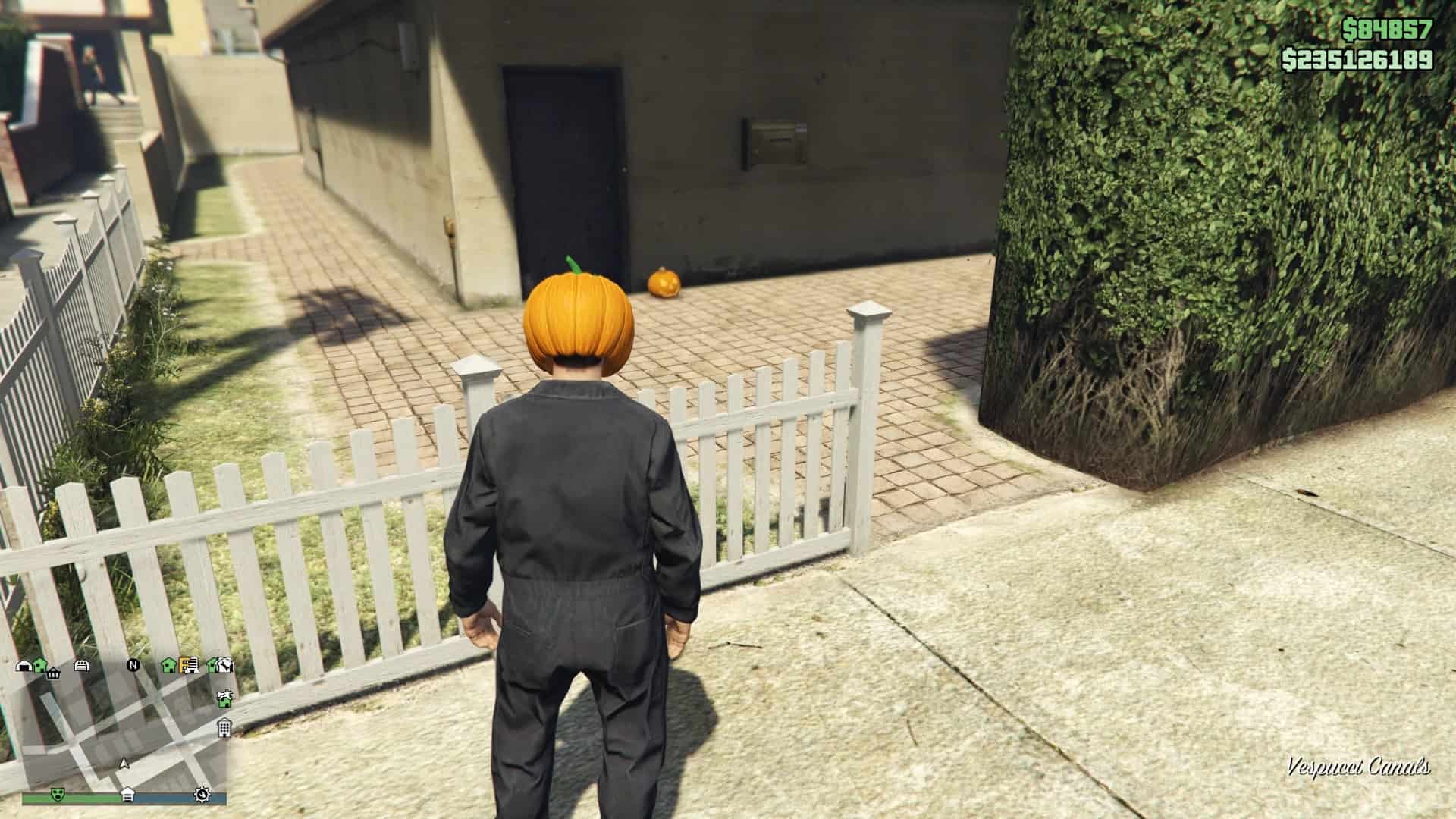Select the white apartment building blip
This screenshot has width=1456, height=819.
(224, 729)
